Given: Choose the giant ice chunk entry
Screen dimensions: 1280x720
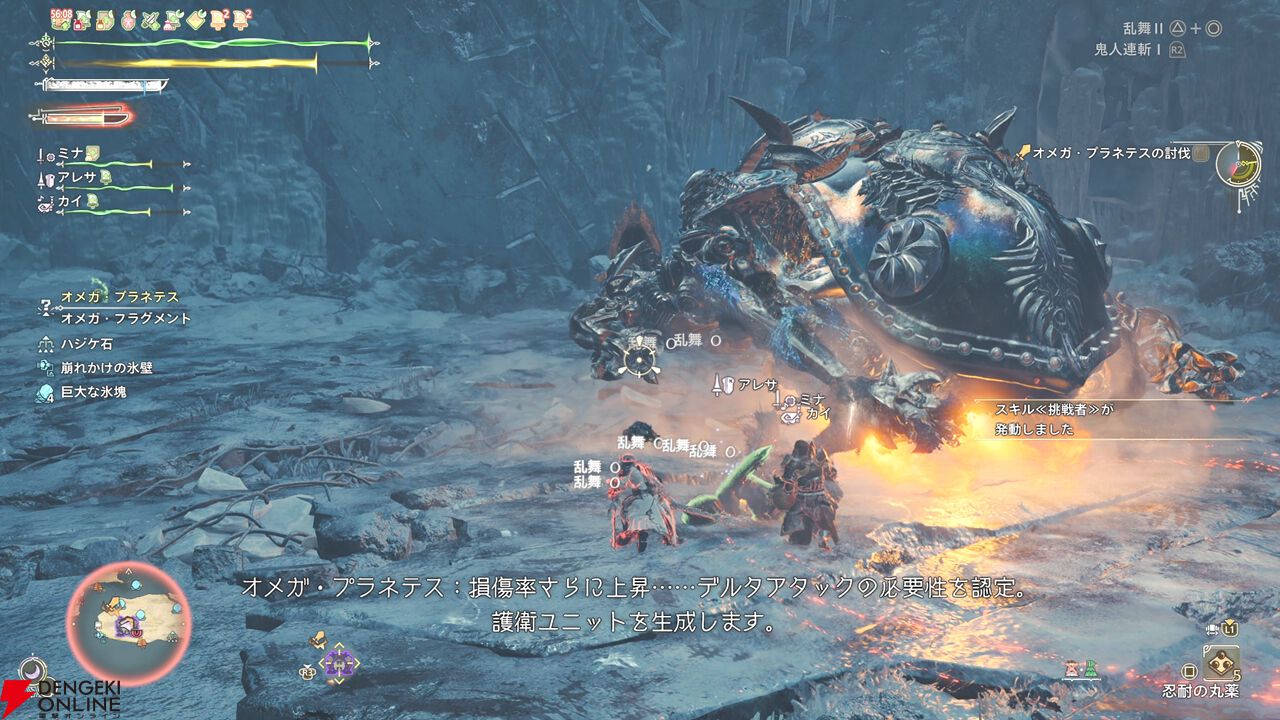Looking at the screenshot, I should tap(93, 392).
